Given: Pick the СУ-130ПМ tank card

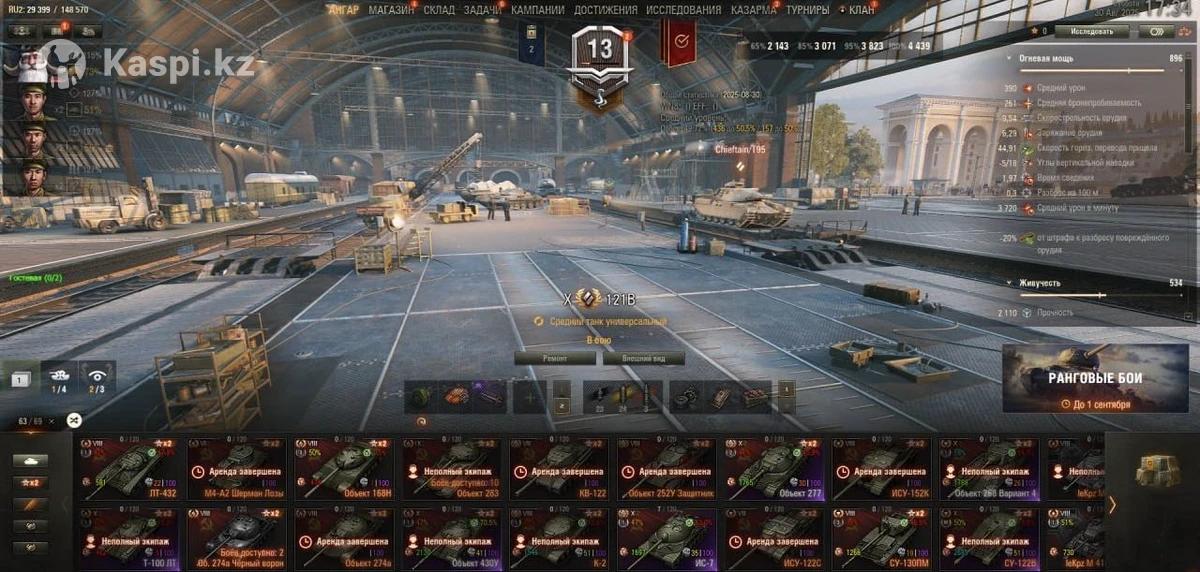Looking at the screenshot, I should (885, 539).
